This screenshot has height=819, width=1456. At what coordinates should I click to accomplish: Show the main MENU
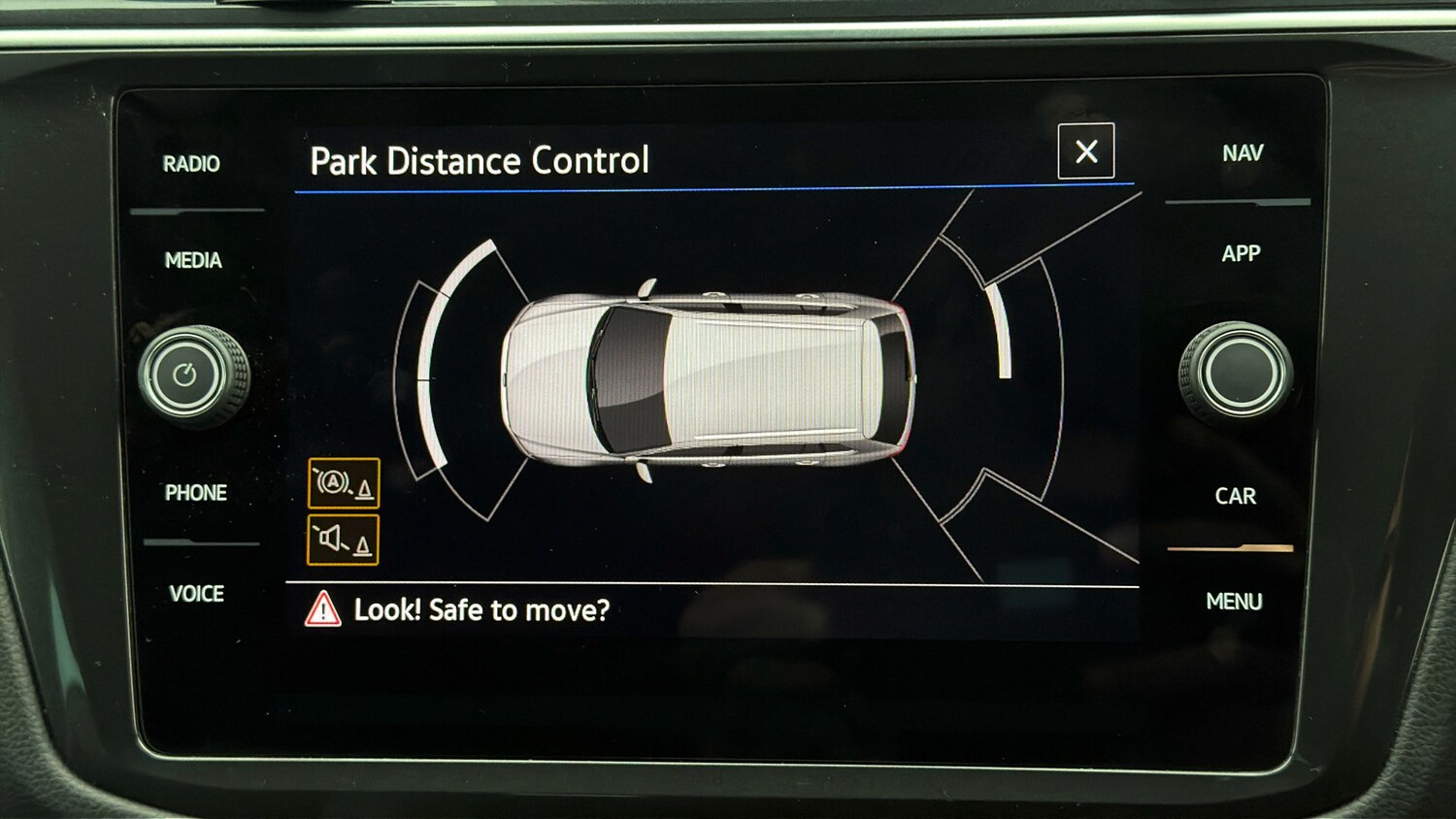pos(1234,602)
